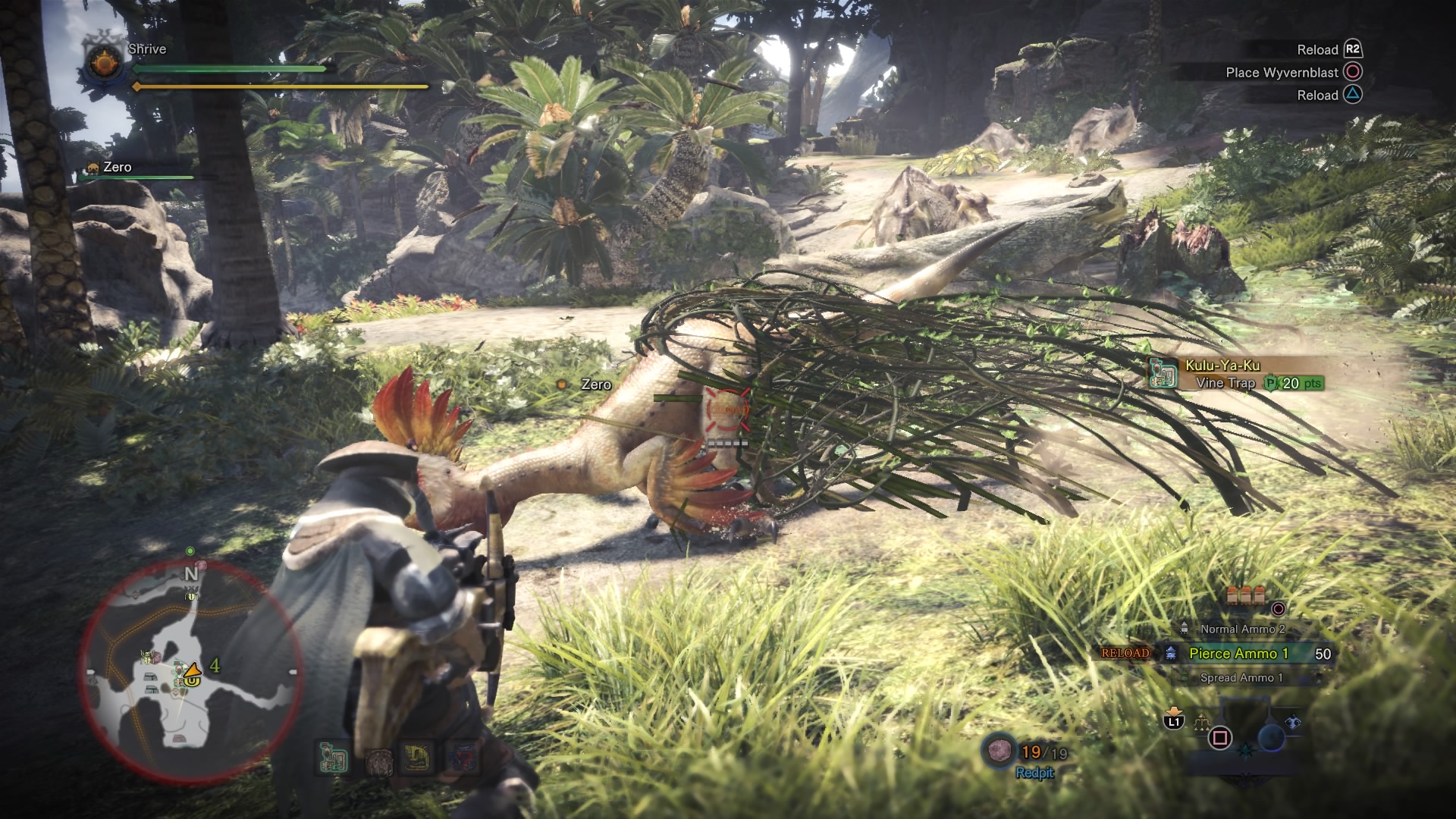Select Normal Ammo 2 from ammo list
The height and width of the screenshot is (819, 1456).
tap(1242, 629)
